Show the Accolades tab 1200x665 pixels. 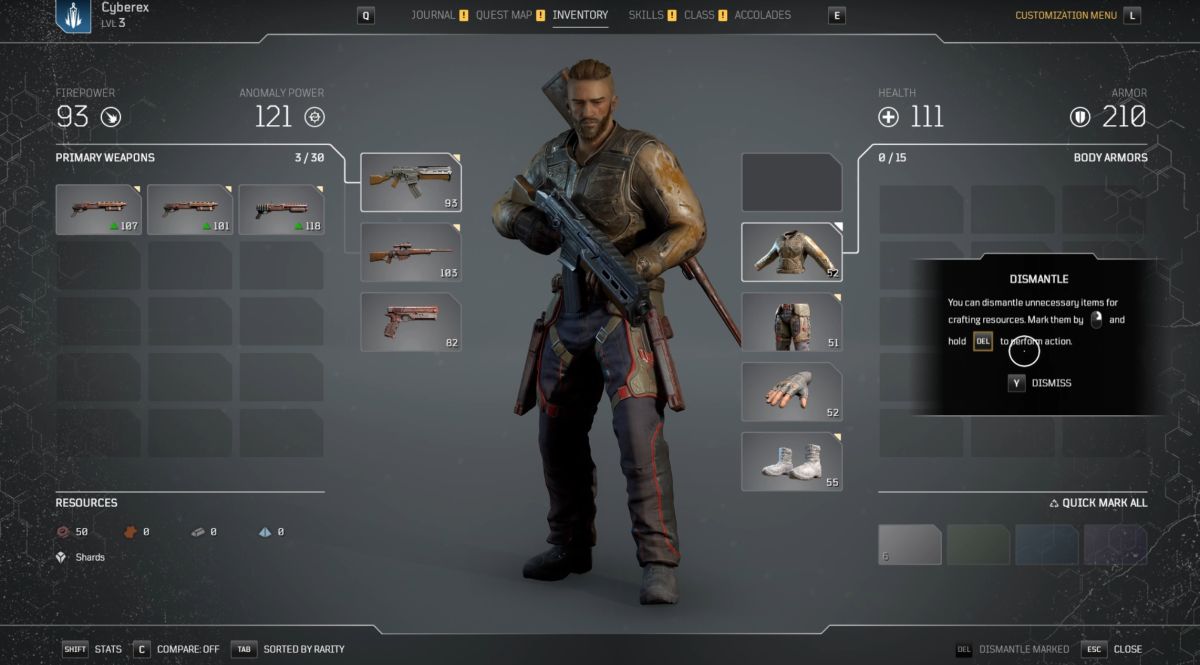pyautogui.click(x=762, y=15)
